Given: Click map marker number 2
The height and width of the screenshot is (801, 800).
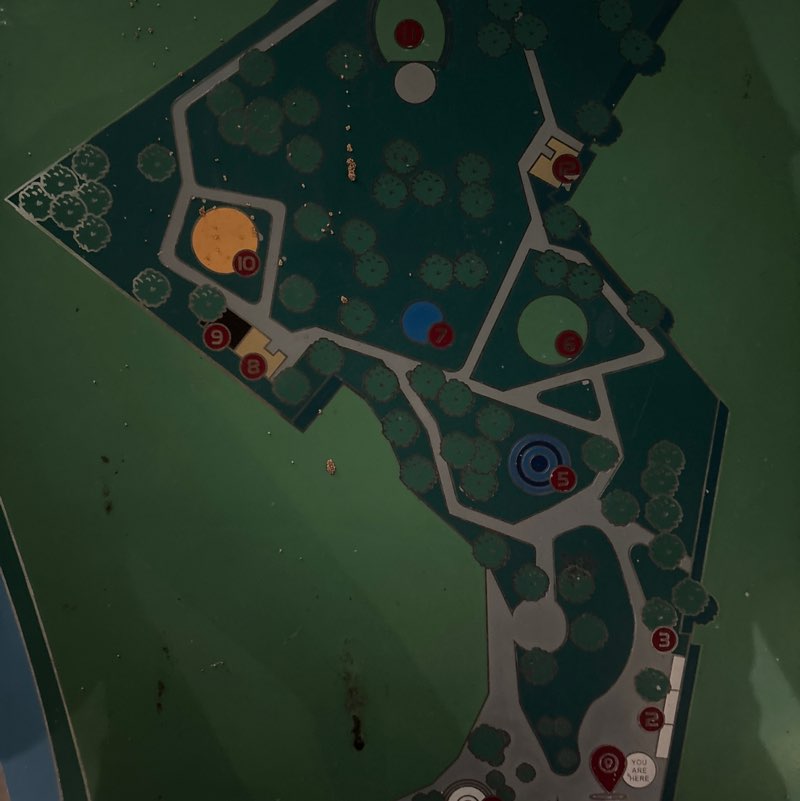Looking at the screenshot, I should point(653,718).
